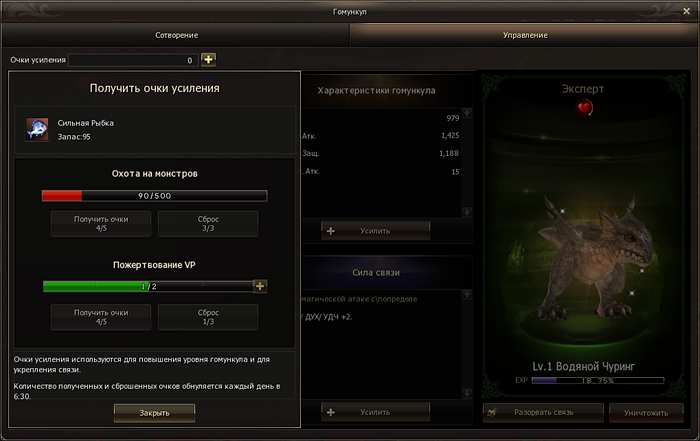Add VP with the plus beside the green bar
The width and height of the screenshot is (700, 441).
coord(260,286)
